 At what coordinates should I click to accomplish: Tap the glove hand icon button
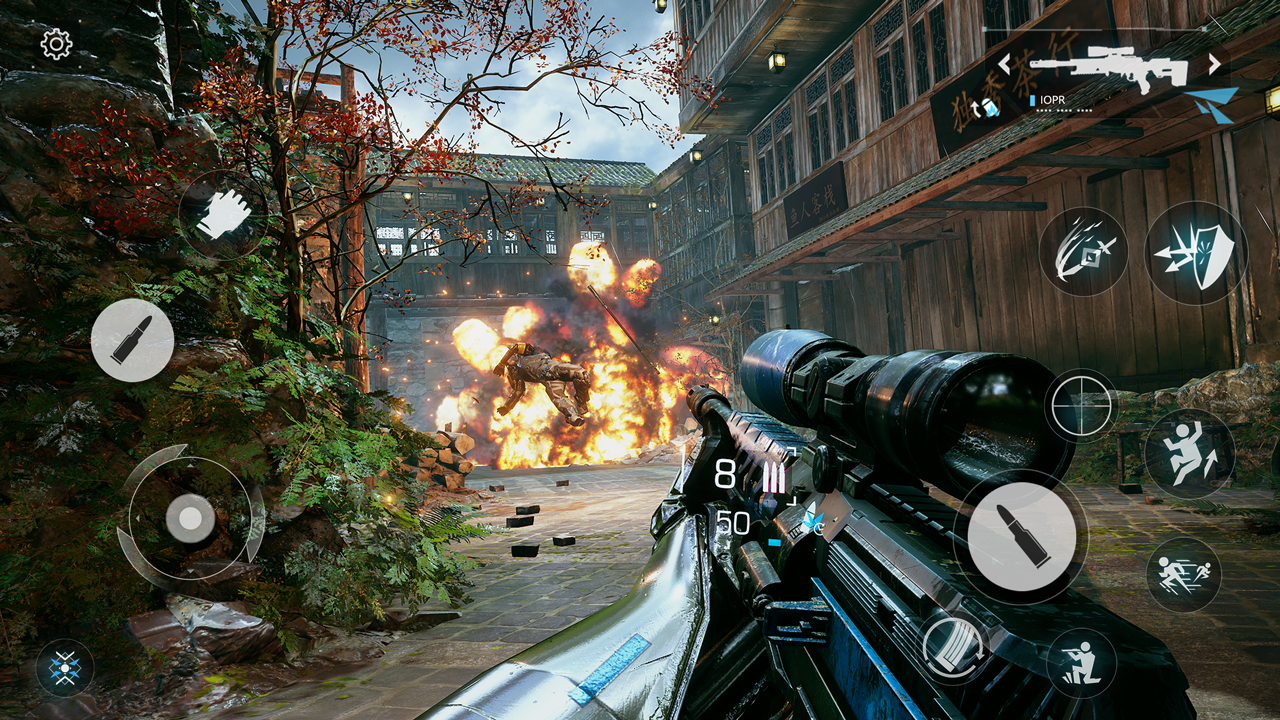click(223, 214)
